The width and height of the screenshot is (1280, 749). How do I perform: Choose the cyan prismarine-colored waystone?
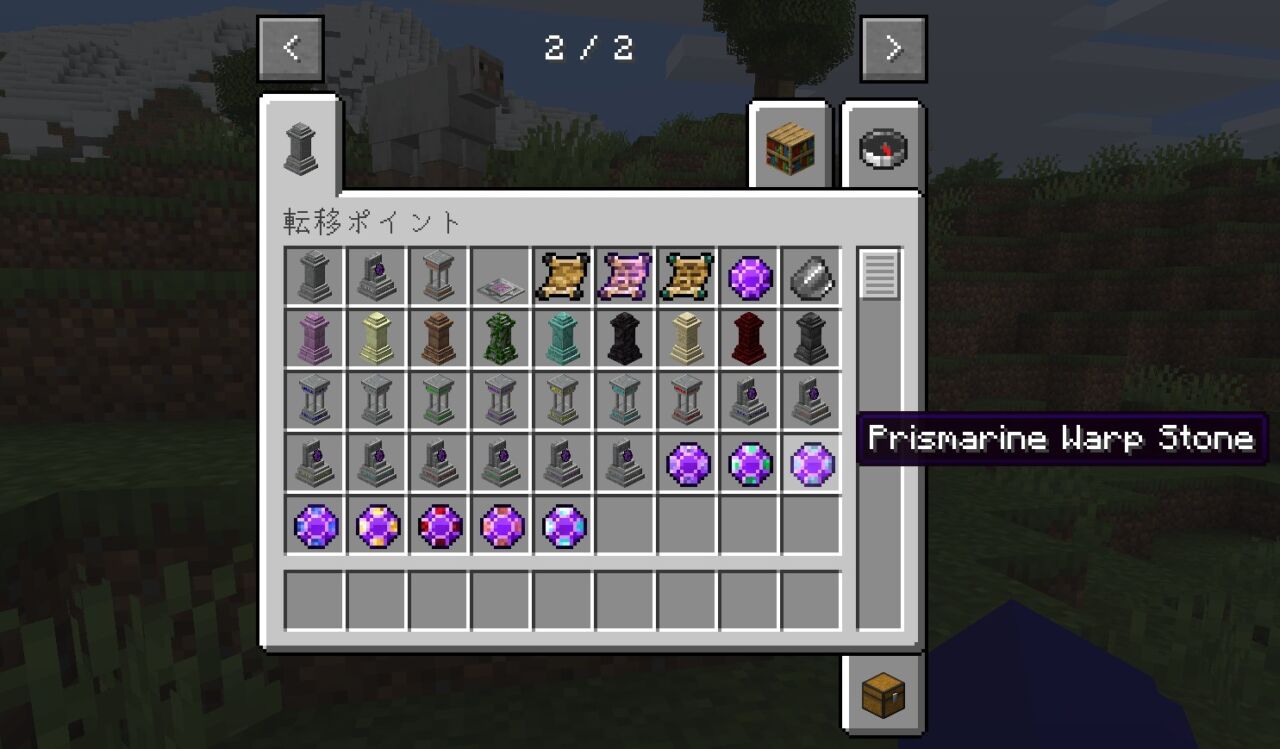pos(563,339)
